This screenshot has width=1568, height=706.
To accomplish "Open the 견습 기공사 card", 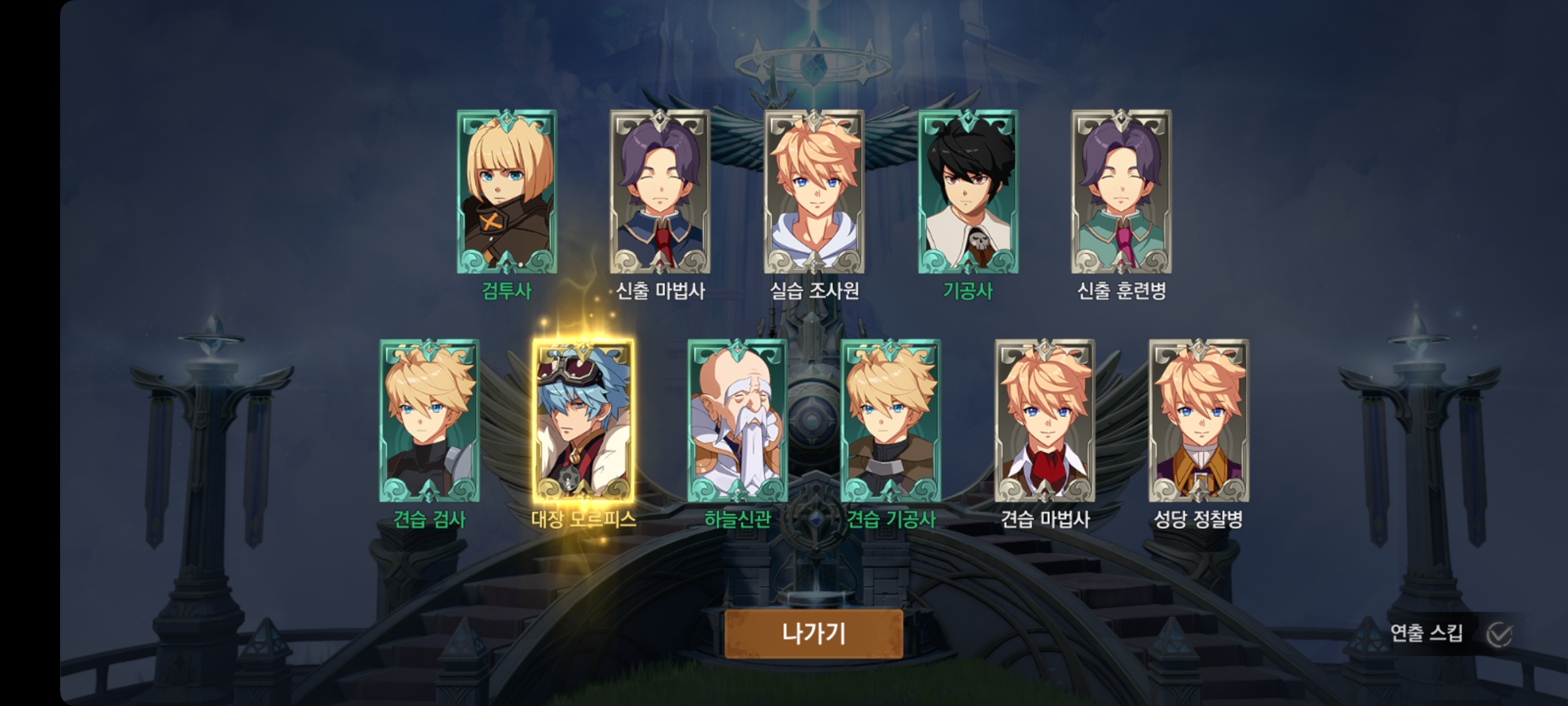I will [890, 420].
